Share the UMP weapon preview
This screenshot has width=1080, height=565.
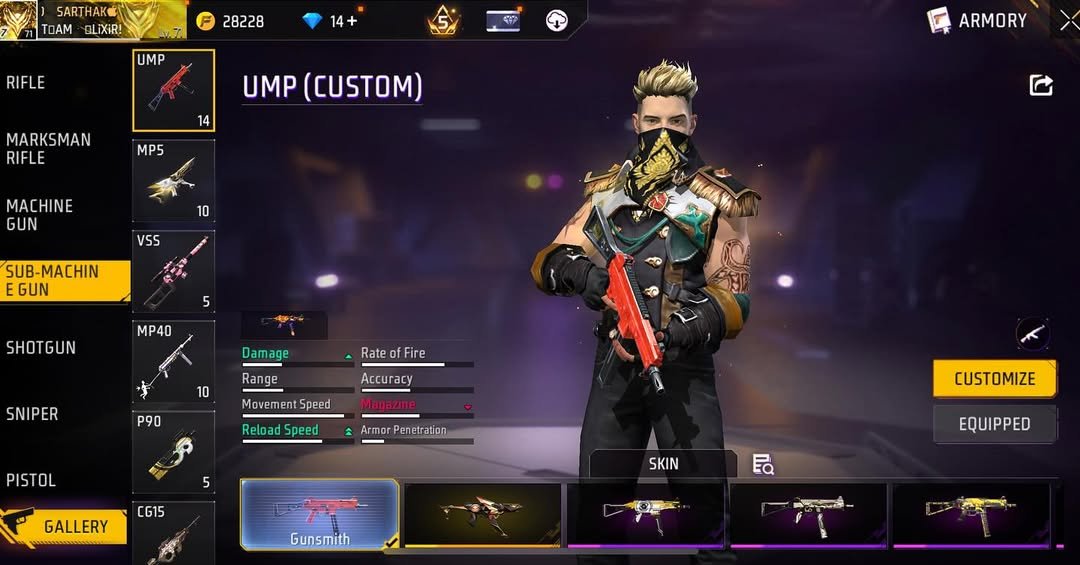[1041, 86]
